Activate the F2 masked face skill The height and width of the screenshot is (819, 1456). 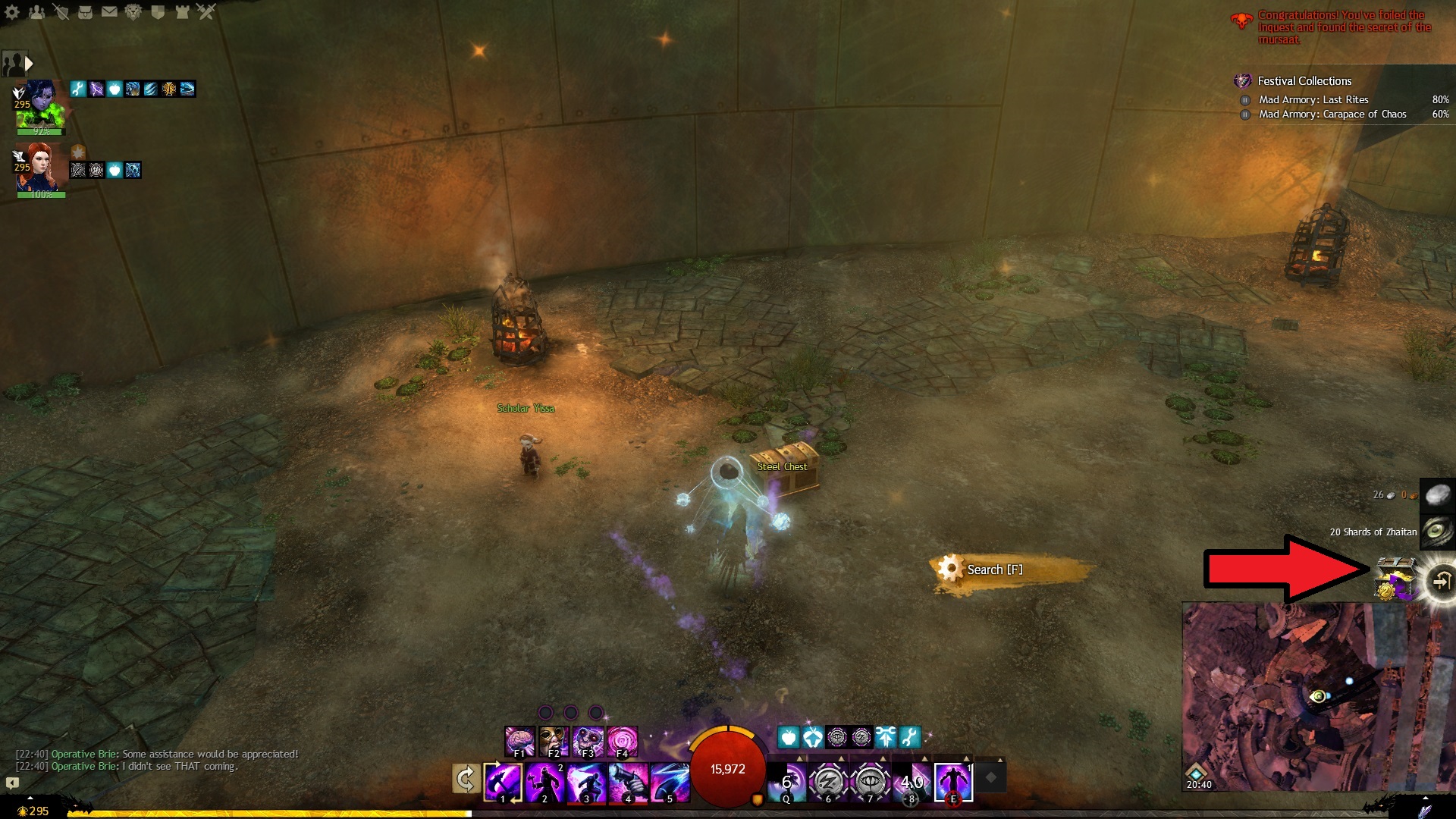click(x=554, y=741)
